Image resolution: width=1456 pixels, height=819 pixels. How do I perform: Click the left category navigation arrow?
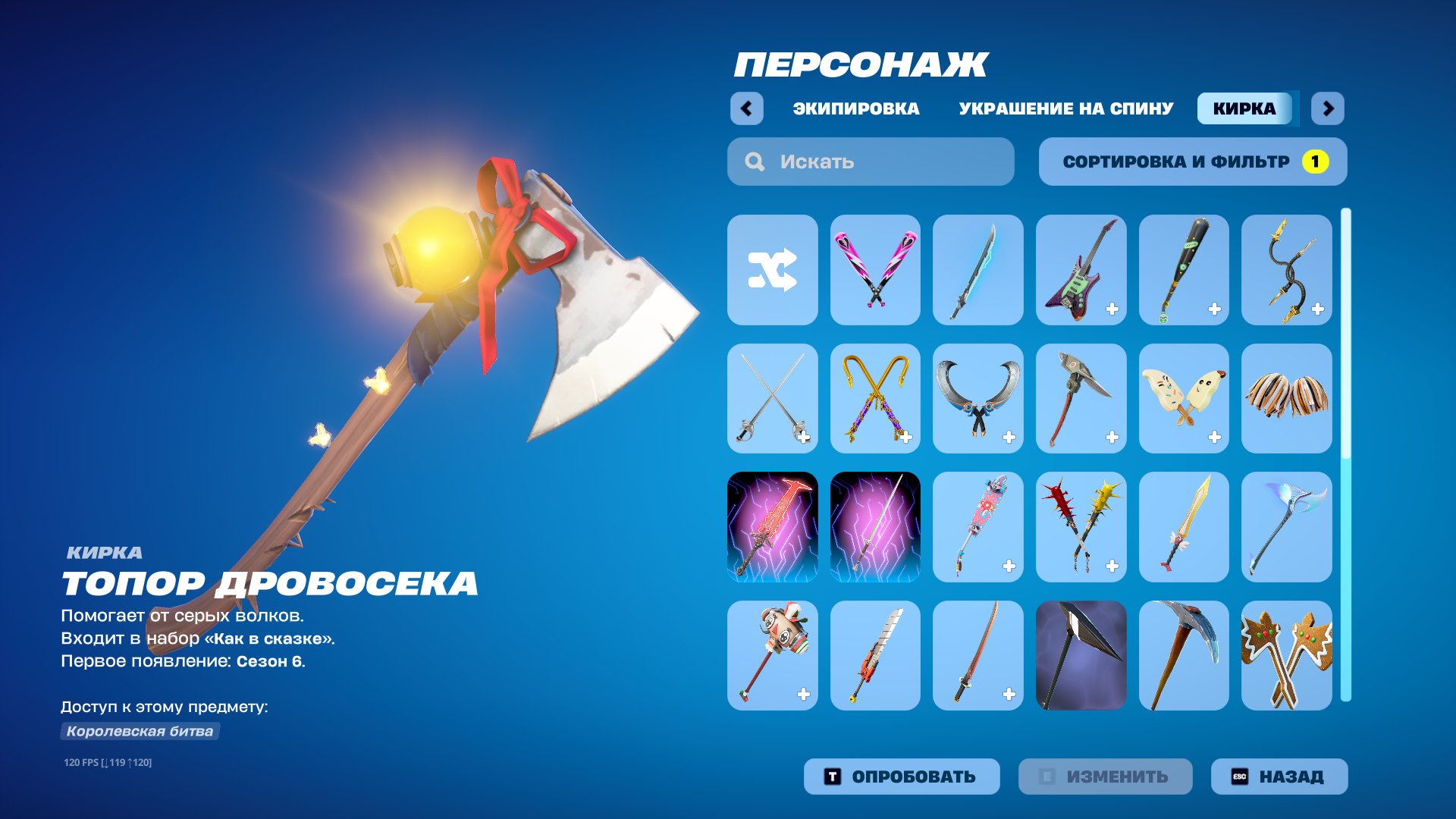(x=747, y=108)
